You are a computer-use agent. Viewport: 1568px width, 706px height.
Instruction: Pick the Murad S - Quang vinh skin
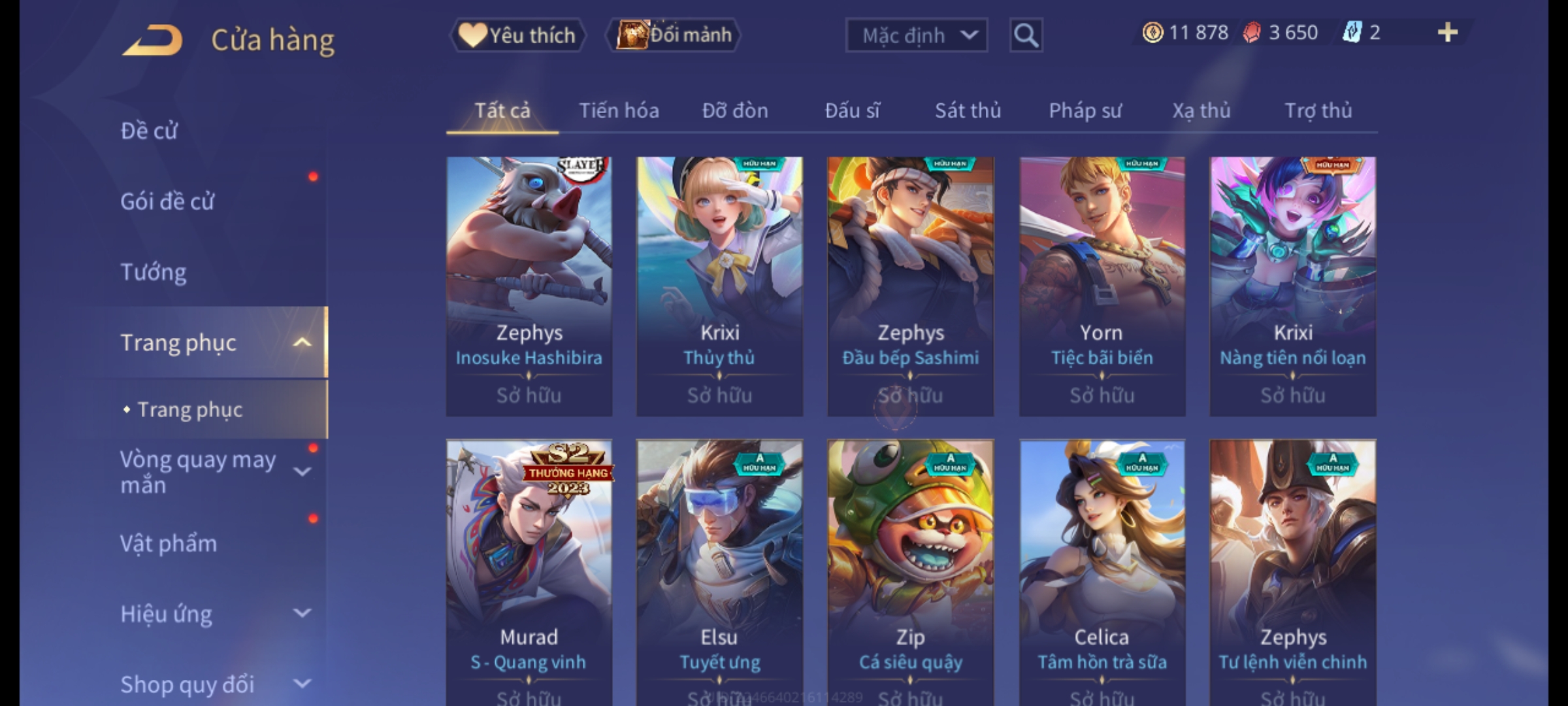click(529, 569)
